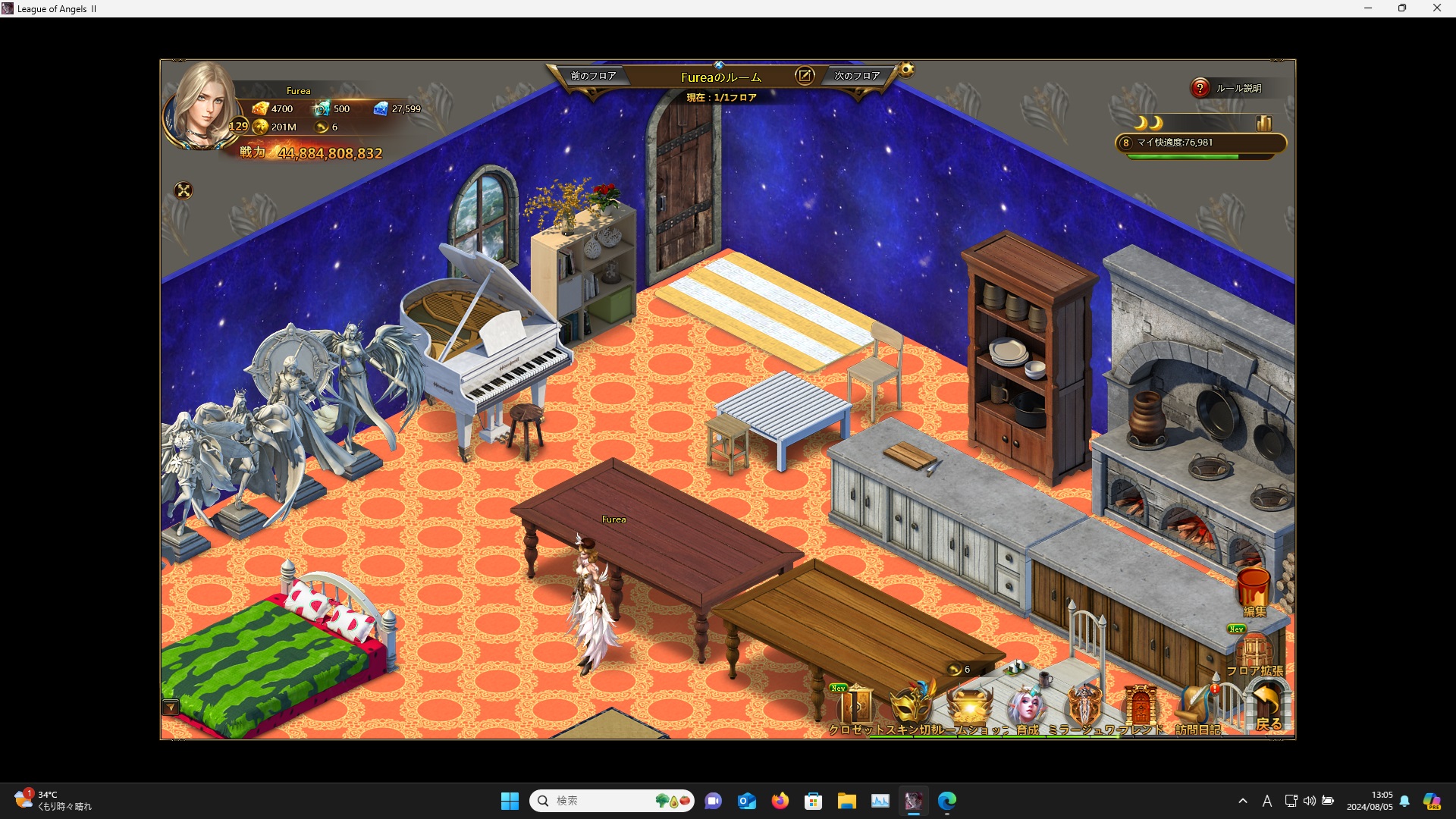The width and height of the screenshot is (1456, 819).
Task: Expand the small arrow tab at bottom-left corner
Action: click(171, 708)
